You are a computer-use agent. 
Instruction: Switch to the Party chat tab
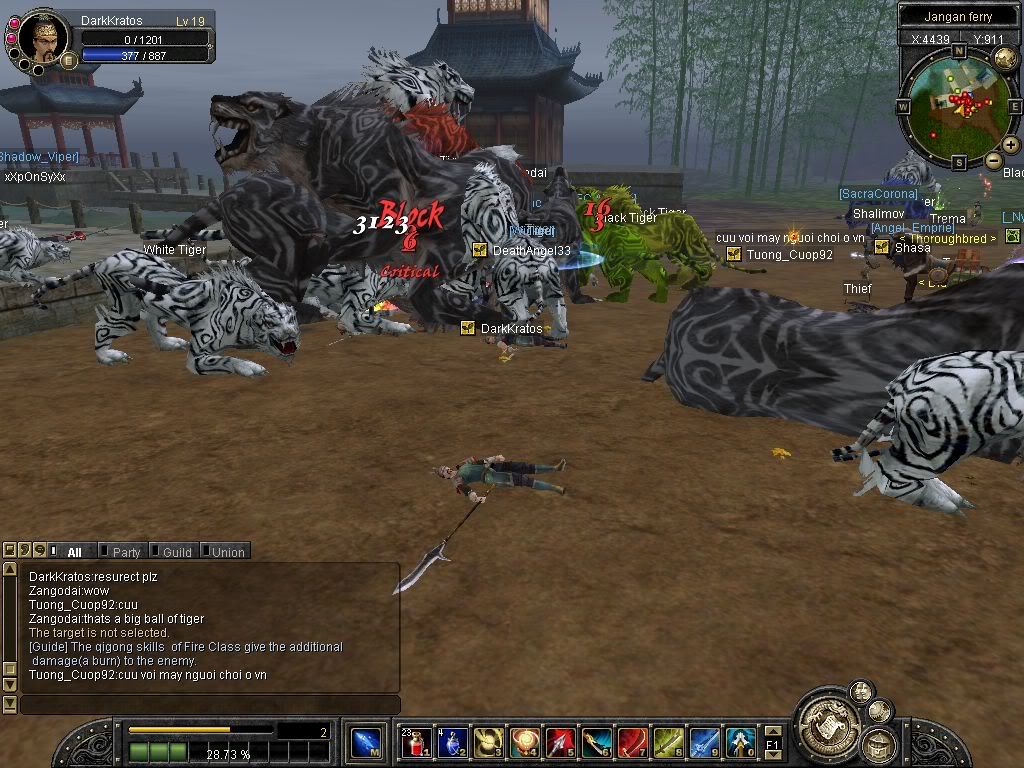[126, 552]
